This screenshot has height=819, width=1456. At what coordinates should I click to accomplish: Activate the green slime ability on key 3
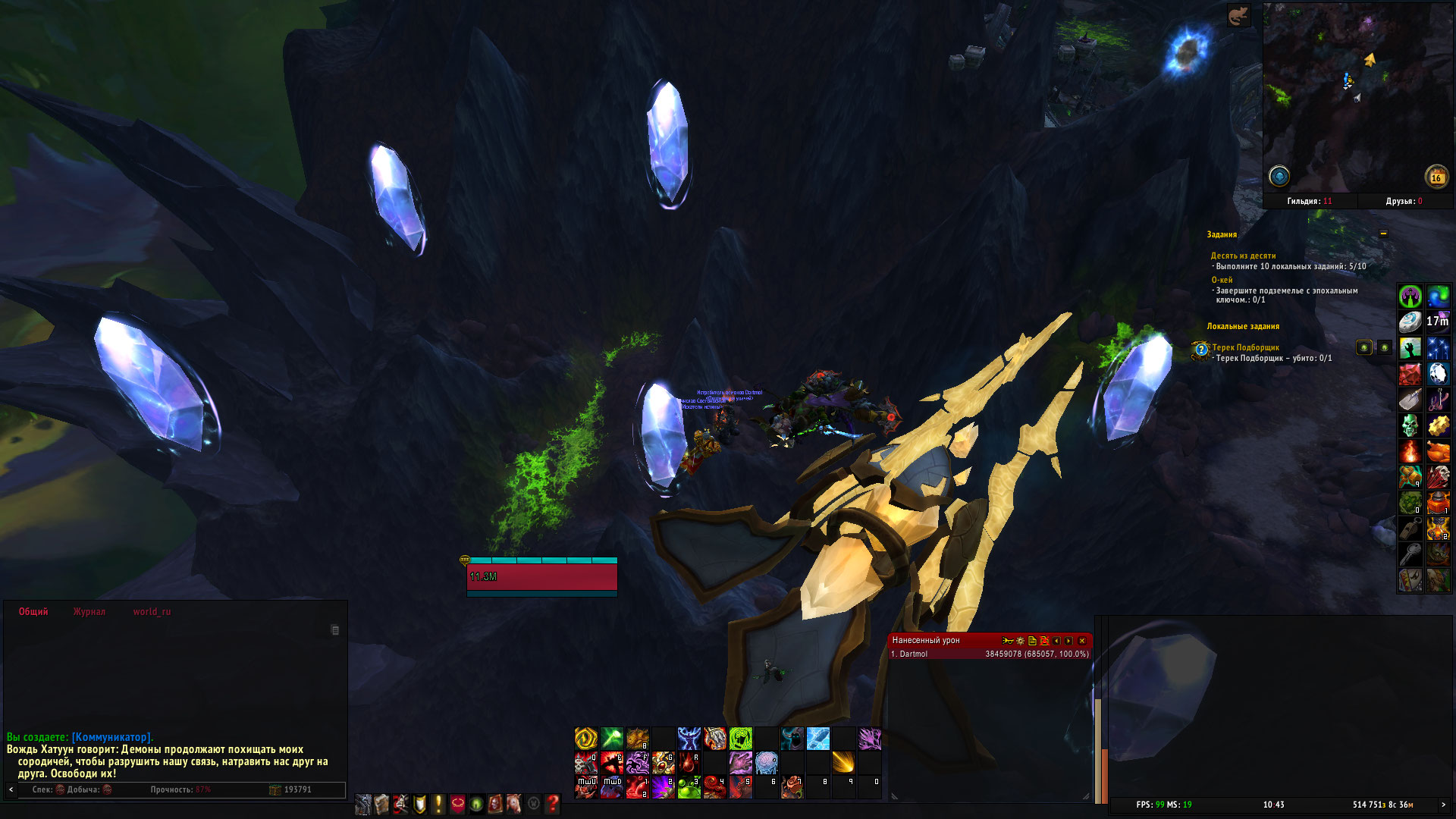pos(689,788)
